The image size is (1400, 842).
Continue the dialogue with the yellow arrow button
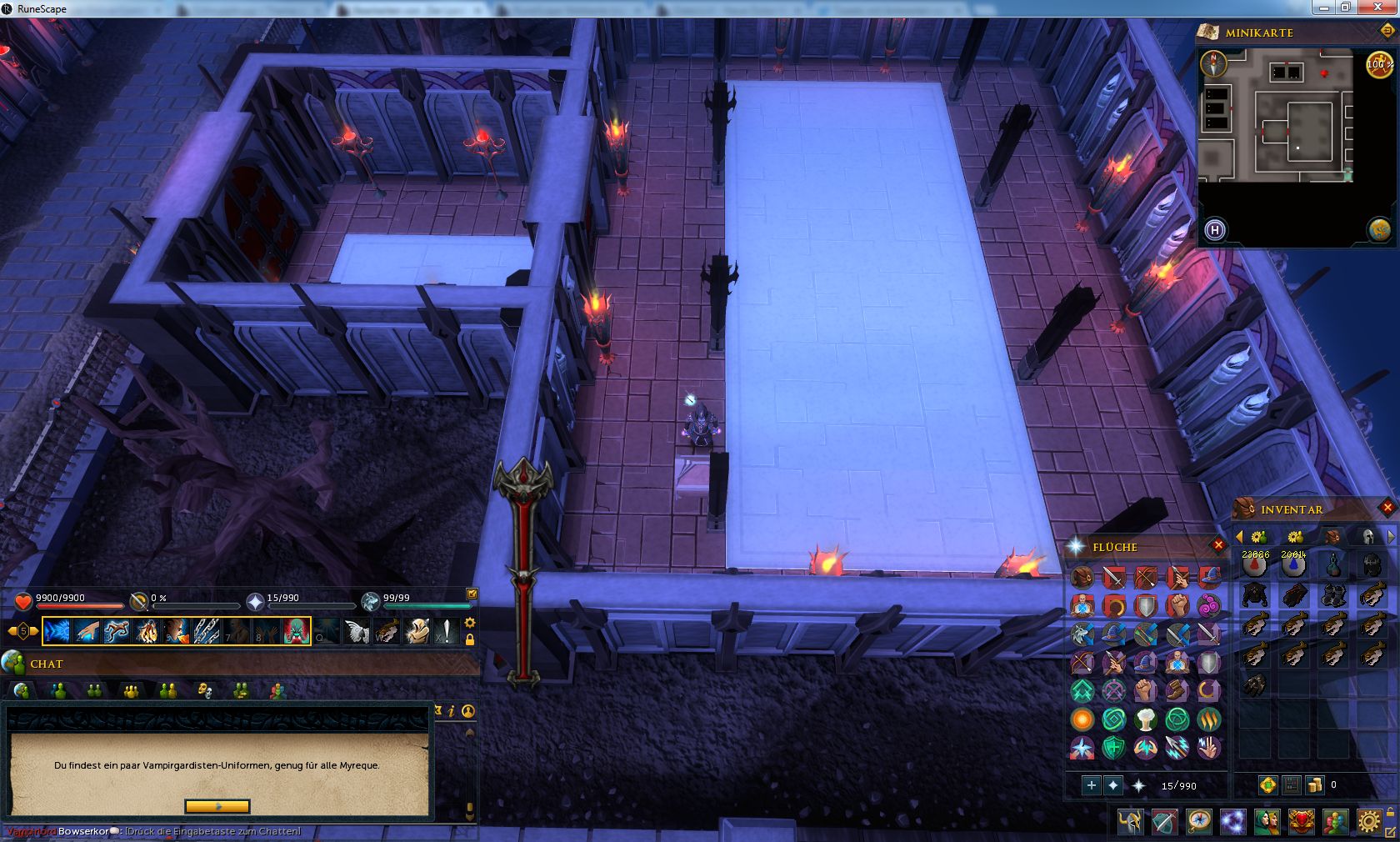(217, 806)
